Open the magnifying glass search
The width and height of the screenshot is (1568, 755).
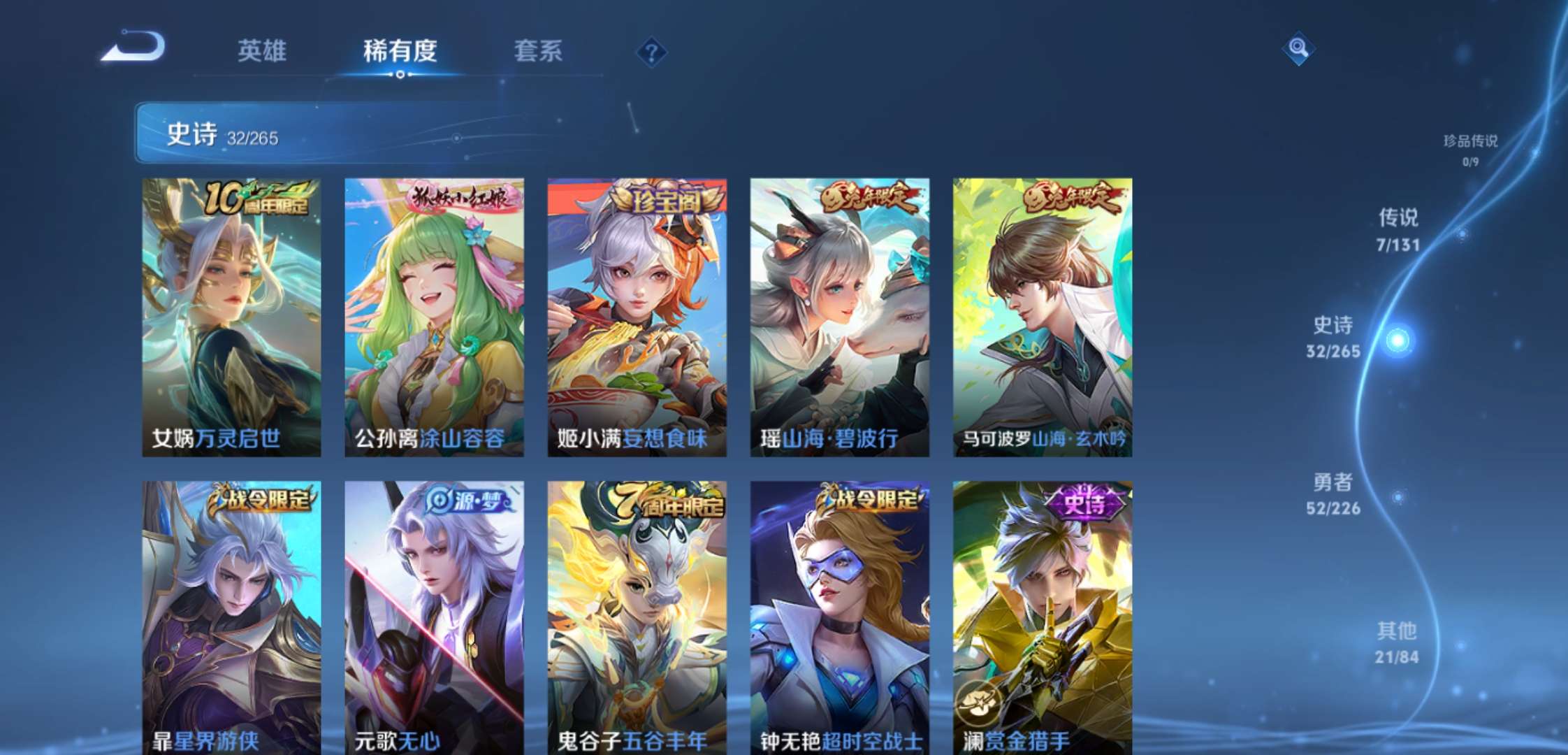[1298, 48]
